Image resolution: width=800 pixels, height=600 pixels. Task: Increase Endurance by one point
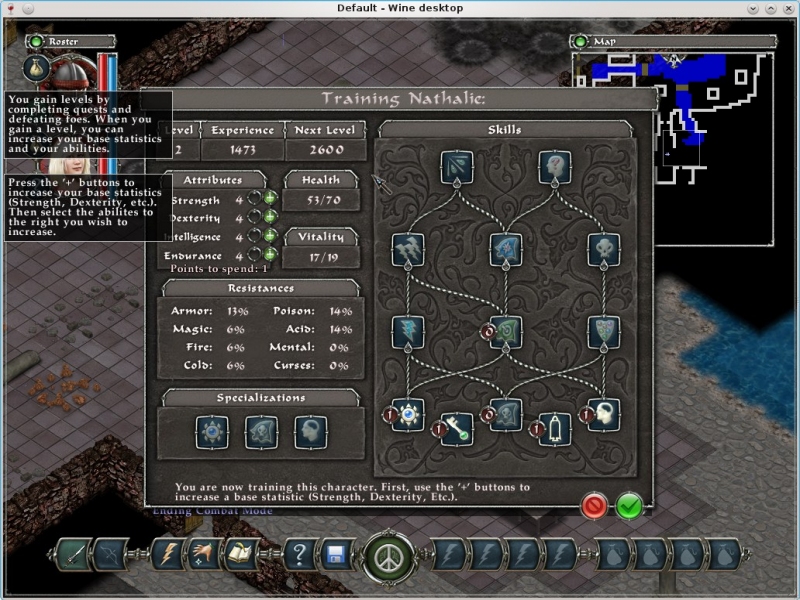(270, 255)
